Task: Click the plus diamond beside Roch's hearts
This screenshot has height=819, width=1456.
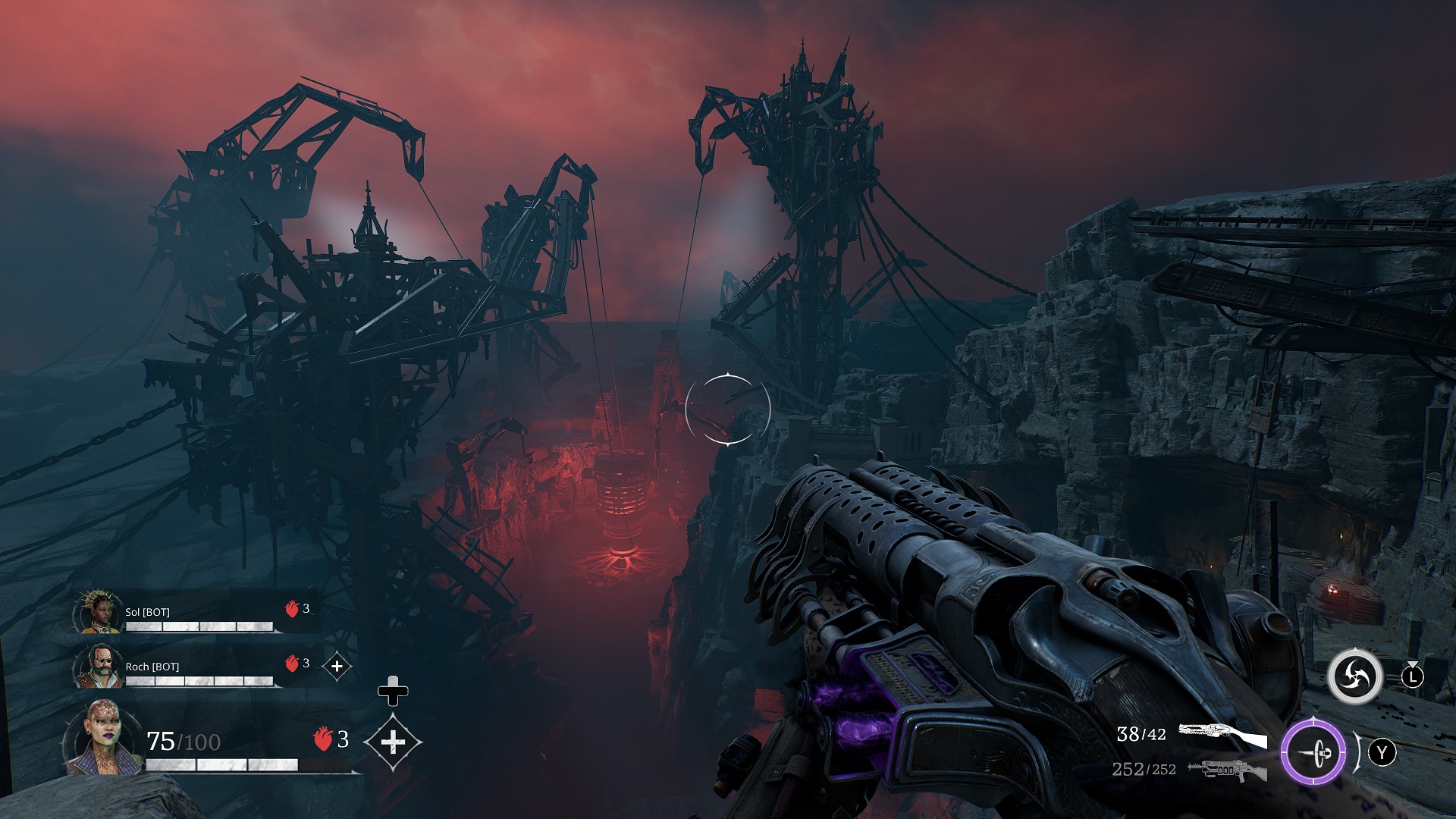Action: click(x=337, y=667)
